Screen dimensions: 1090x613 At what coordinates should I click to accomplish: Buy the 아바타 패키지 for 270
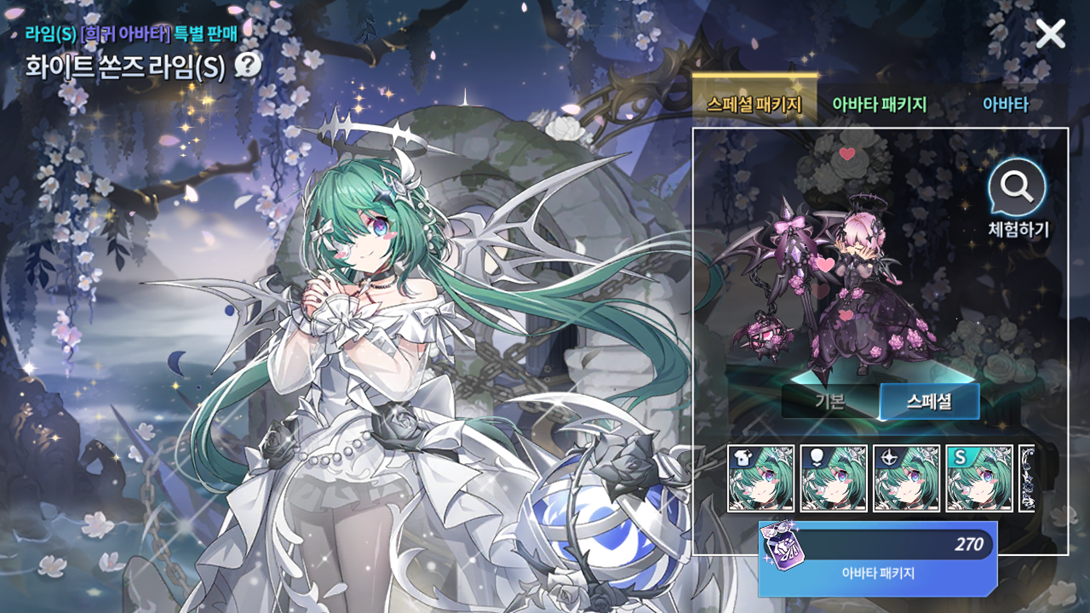(877, 558)
